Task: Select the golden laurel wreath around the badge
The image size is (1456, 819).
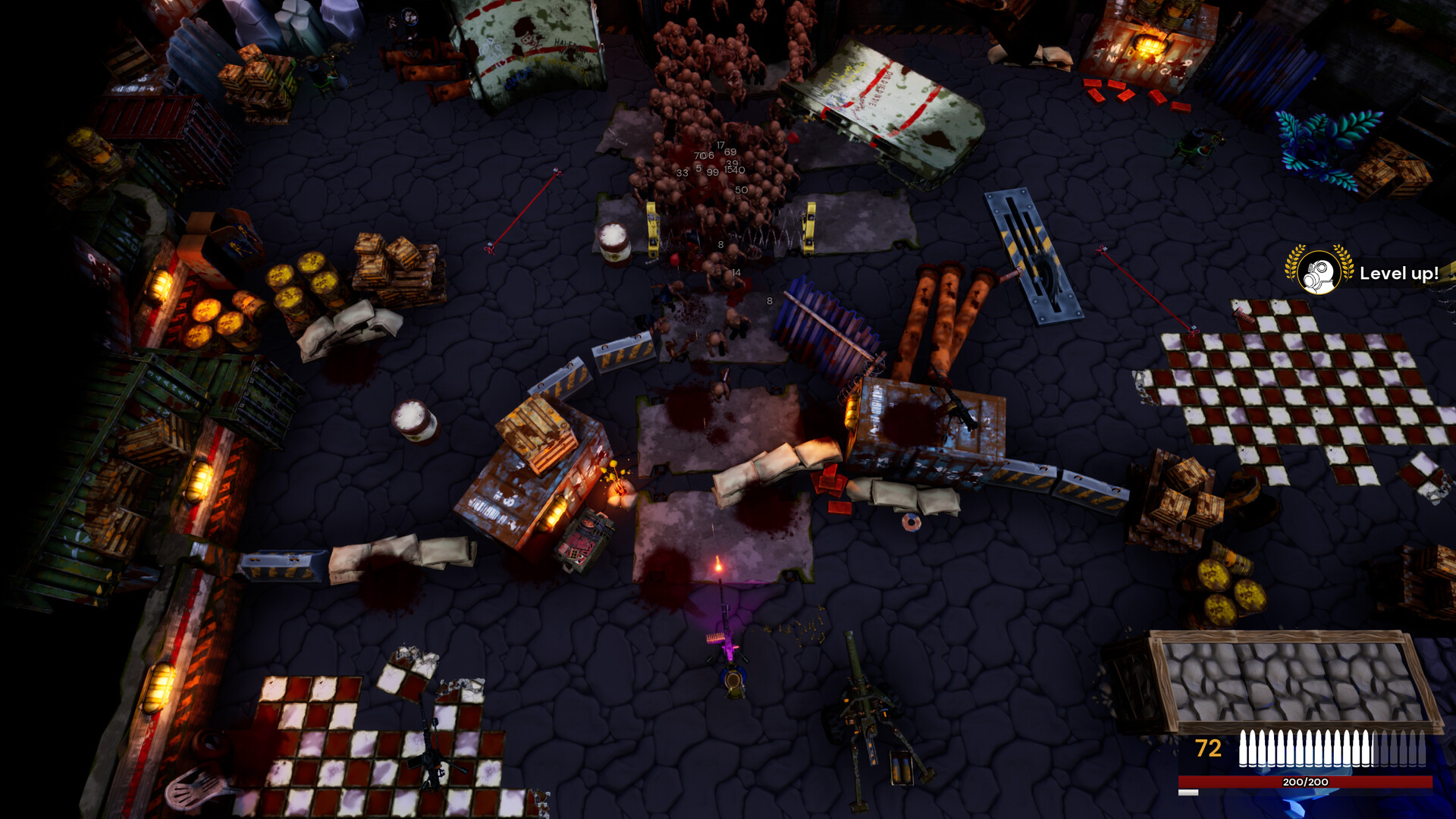Action: [1293, 265]
